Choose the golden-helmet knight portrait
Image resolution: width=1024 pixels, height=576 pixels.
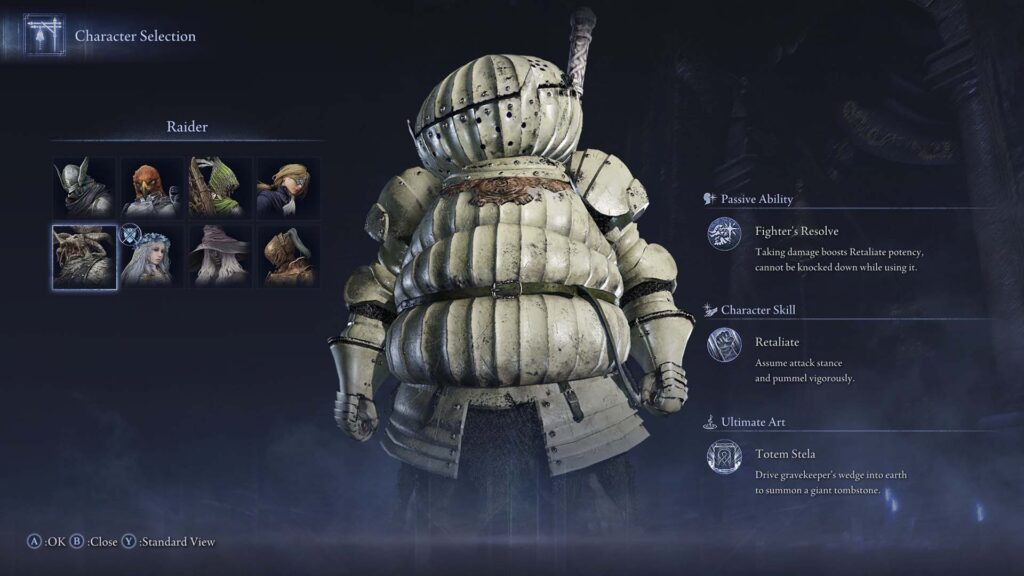pos(287,256)
